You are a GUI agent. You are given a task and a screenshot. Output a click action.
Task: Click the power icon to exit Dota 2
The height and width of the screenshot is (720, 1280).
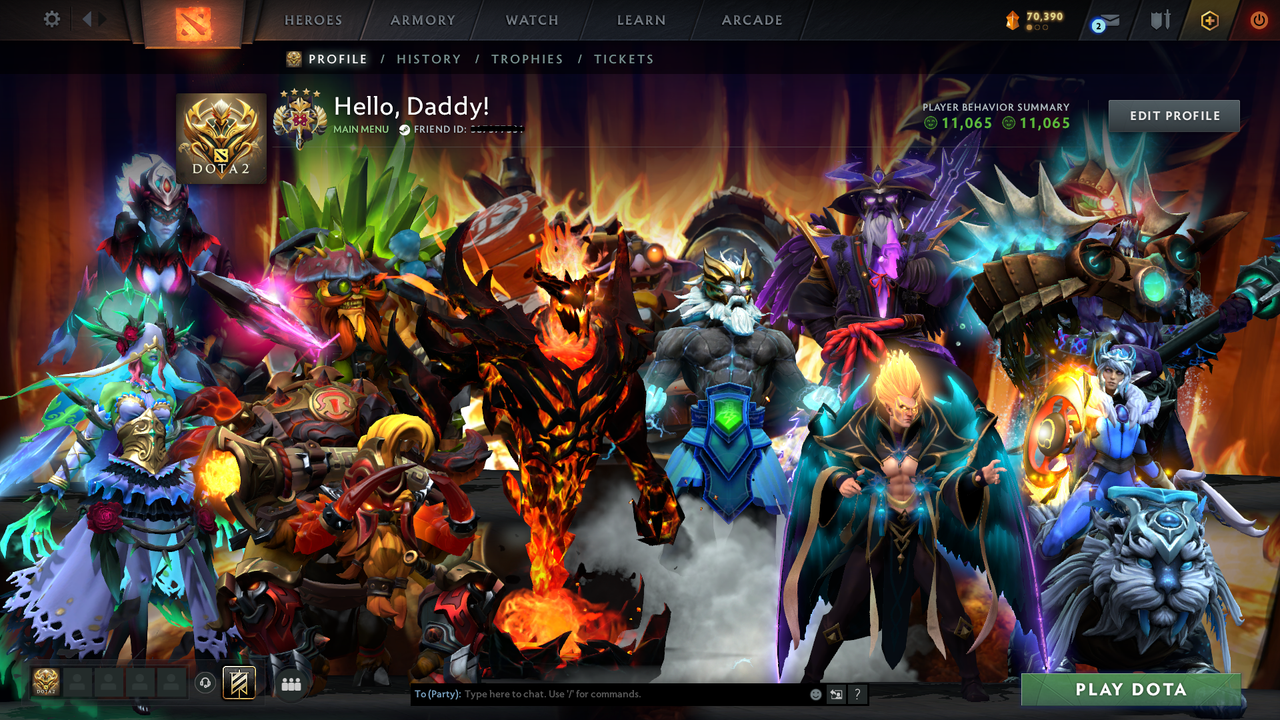tap(1259, 19)
